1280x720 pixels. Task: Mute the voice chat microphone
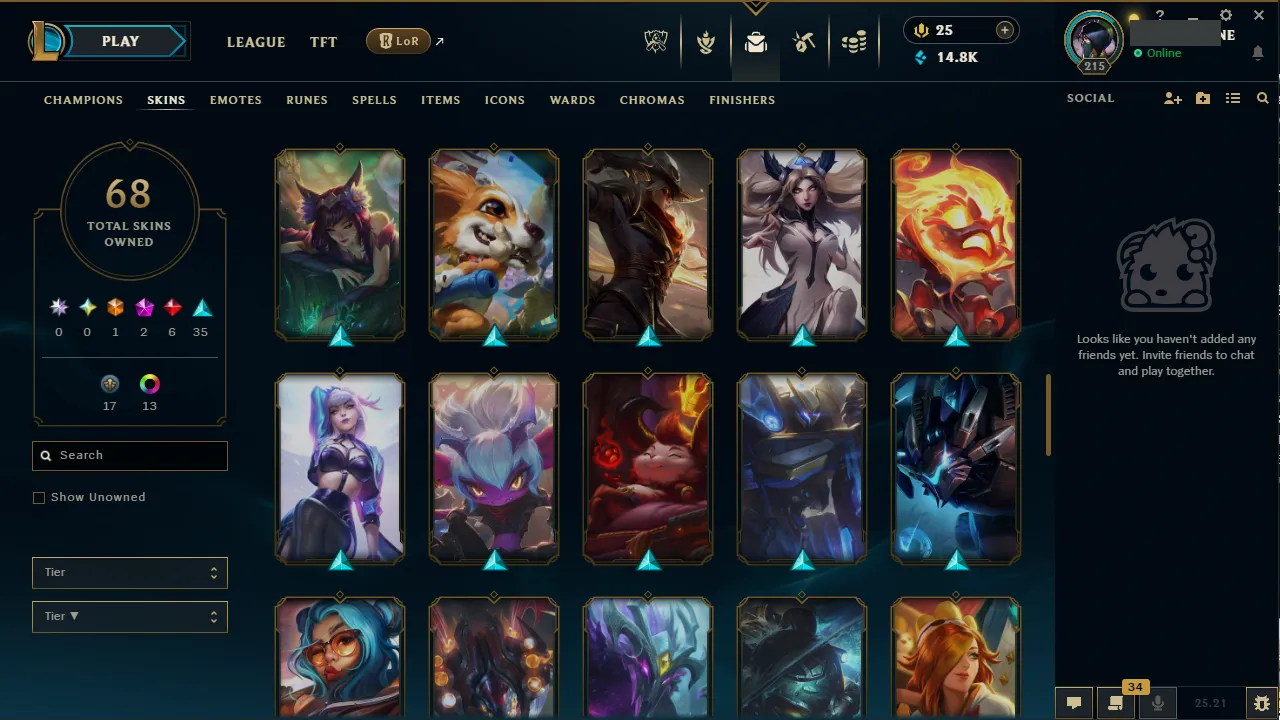[1157, 702]
